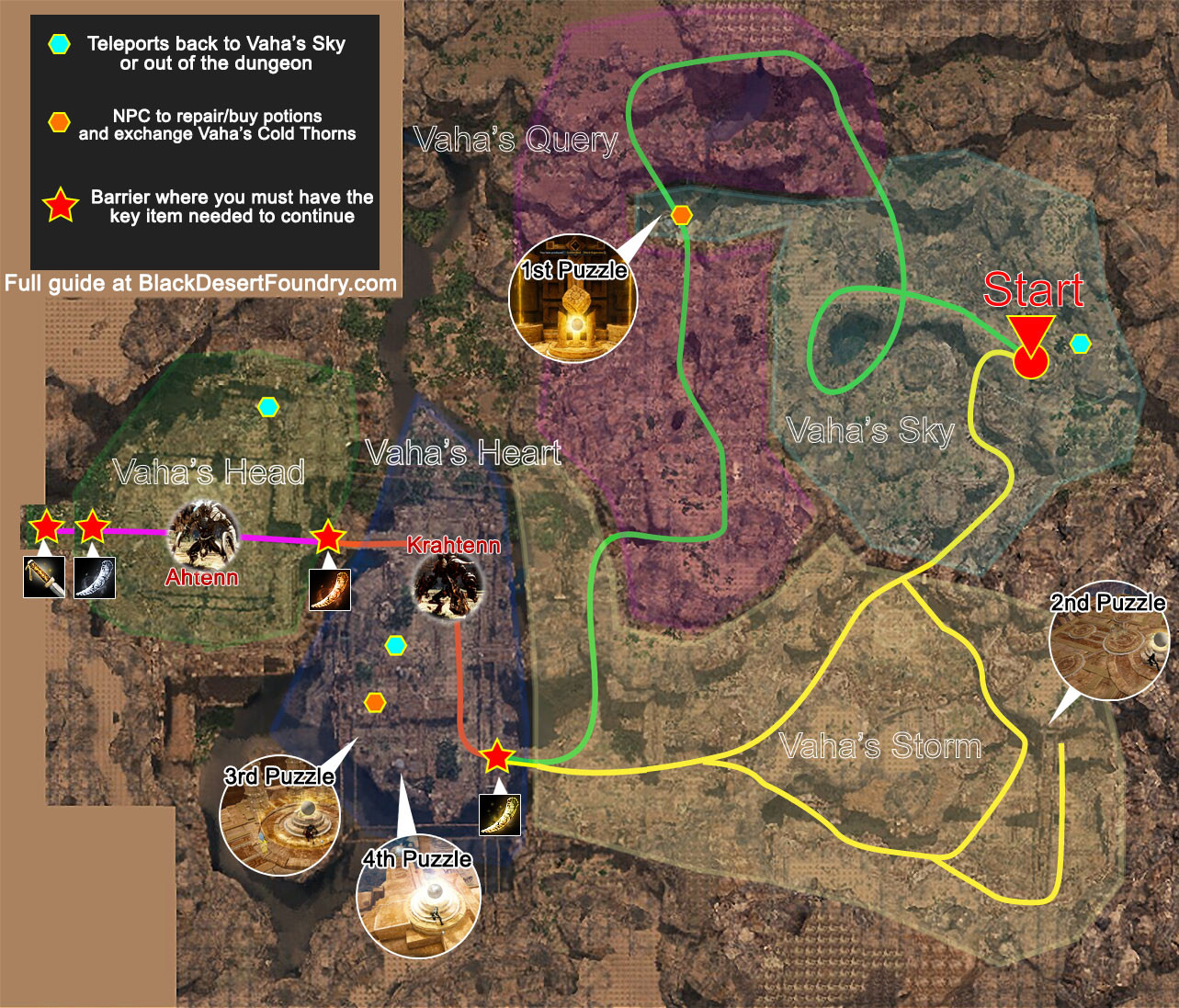Select the dark orange horn key icon
This screenshot has width=1179, height=1008.
coord(329,589)
